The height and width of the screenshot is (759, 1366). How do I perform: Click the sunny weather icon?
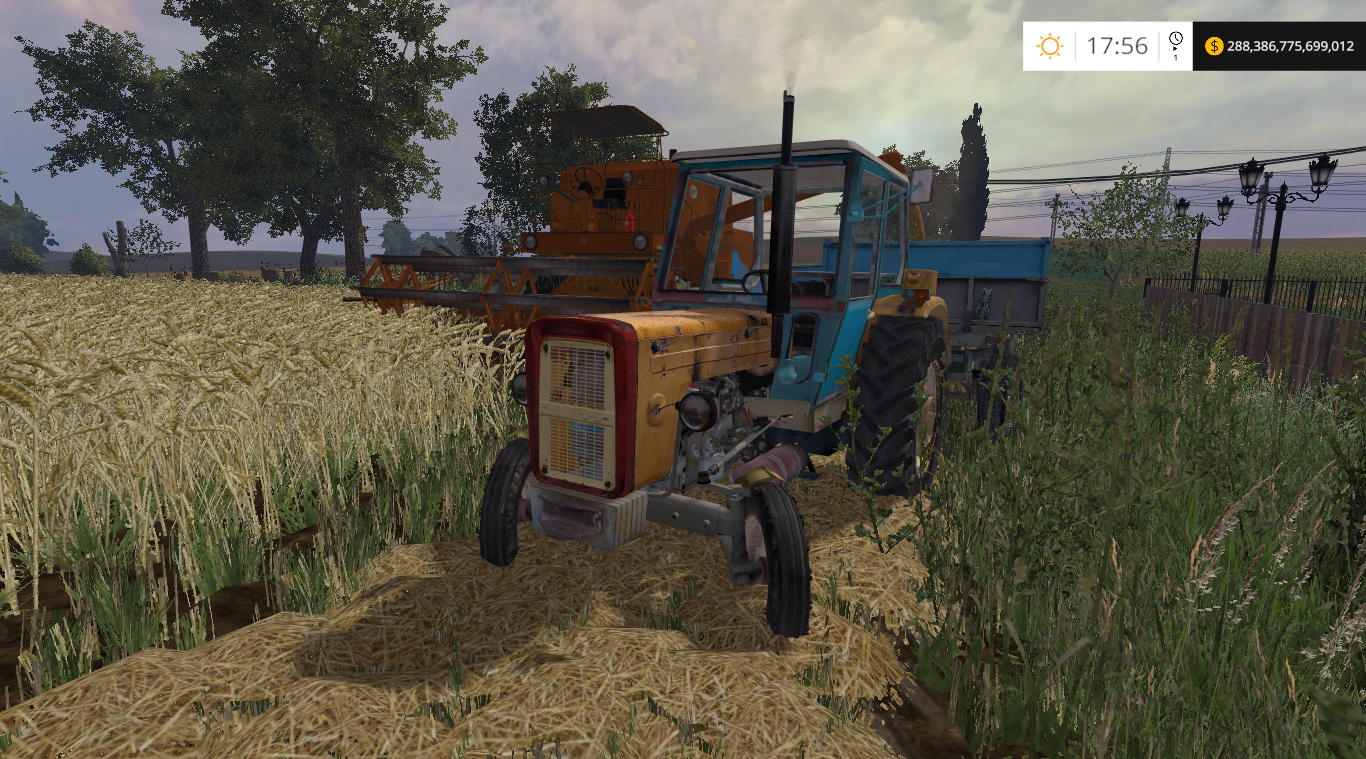click(x=1049, y=46)
